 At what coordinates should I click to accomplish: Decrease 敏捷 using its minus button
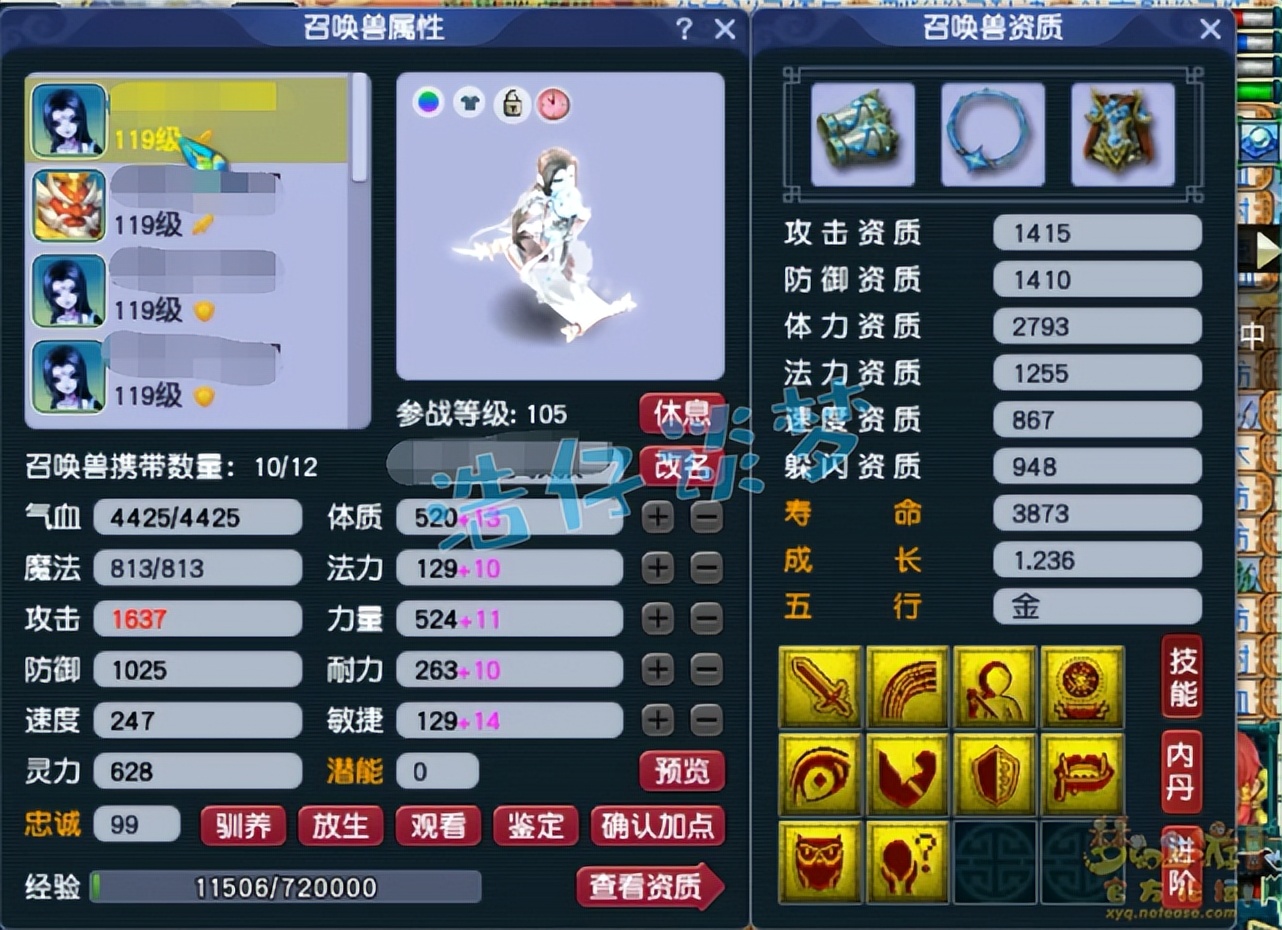click(706, 720)
